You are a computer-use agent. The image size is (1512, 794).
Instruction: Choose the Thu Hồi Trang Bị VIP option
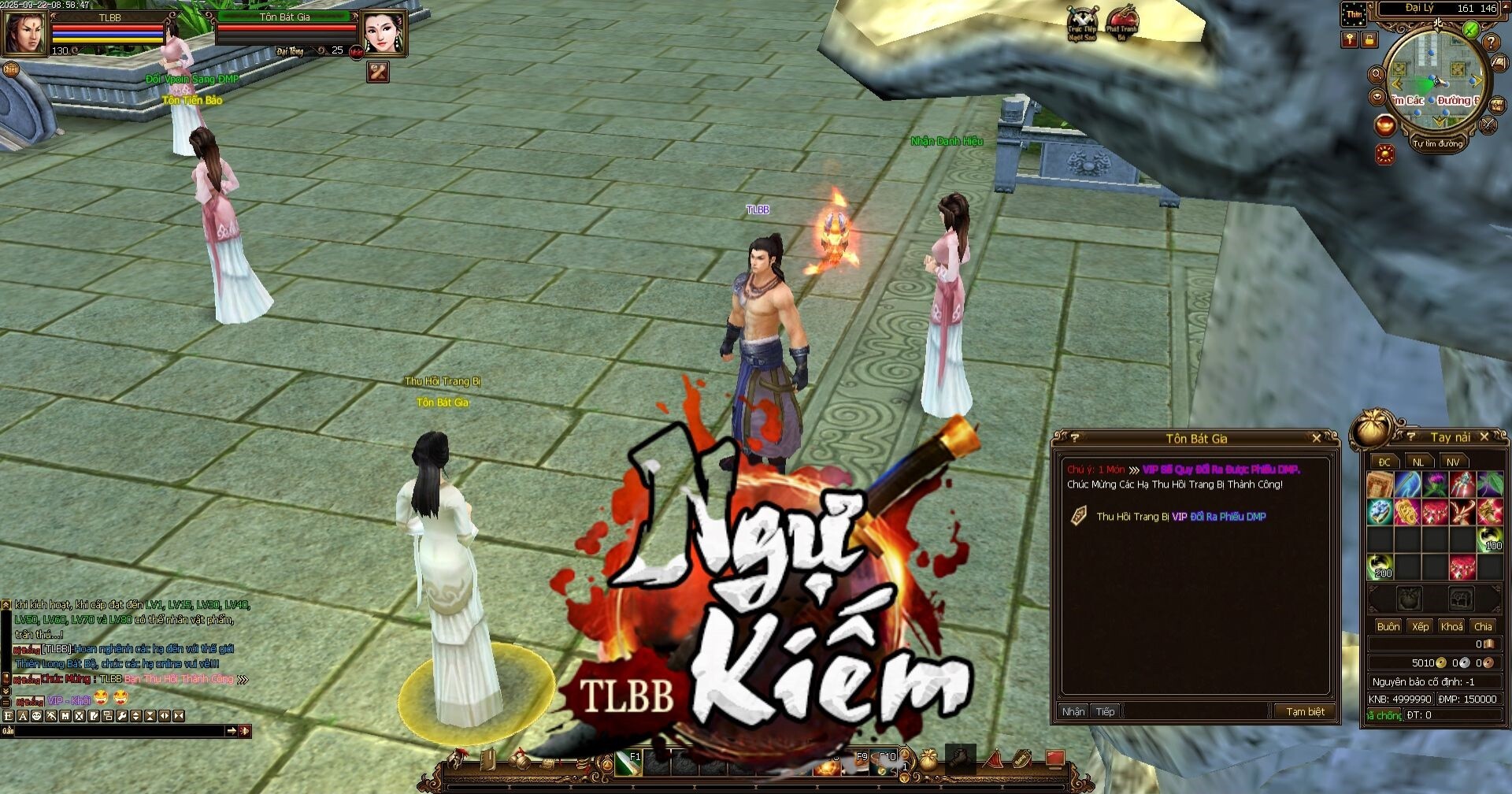(x=1180, y=517)
